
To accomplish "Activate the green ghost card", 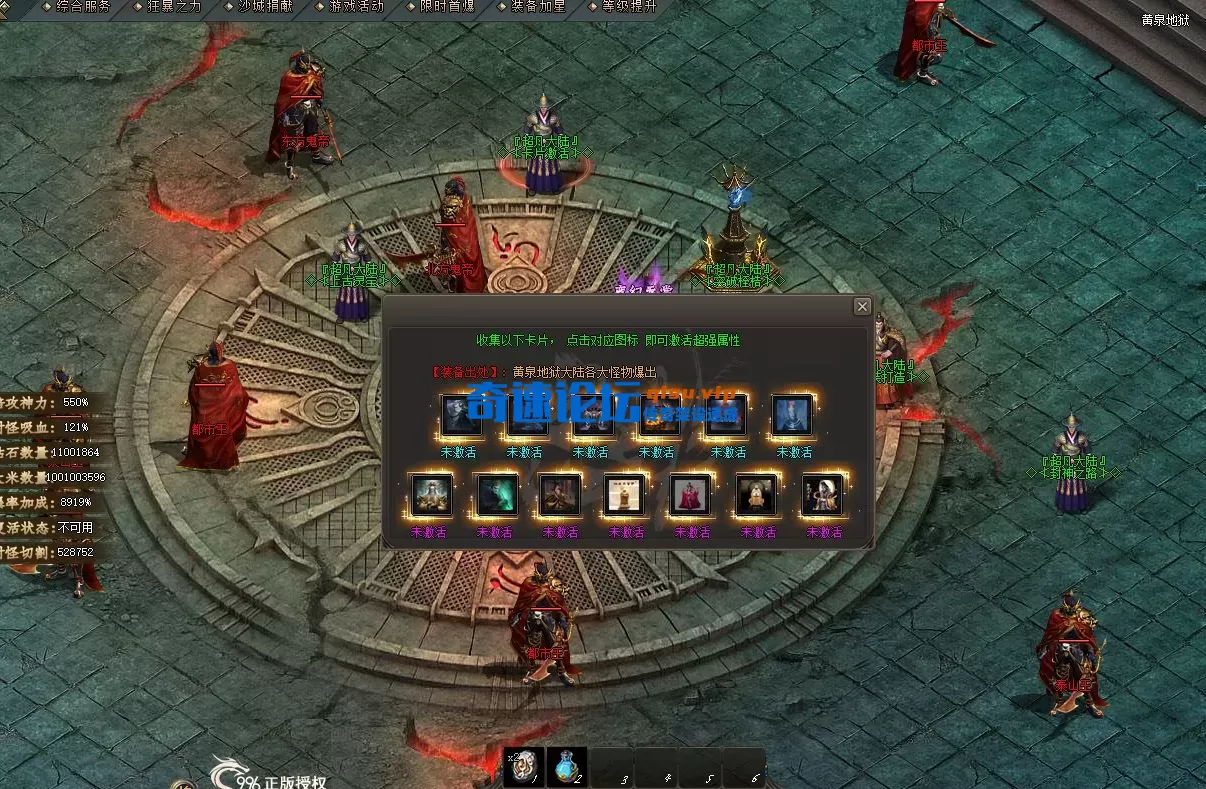I will click(496, 494).
